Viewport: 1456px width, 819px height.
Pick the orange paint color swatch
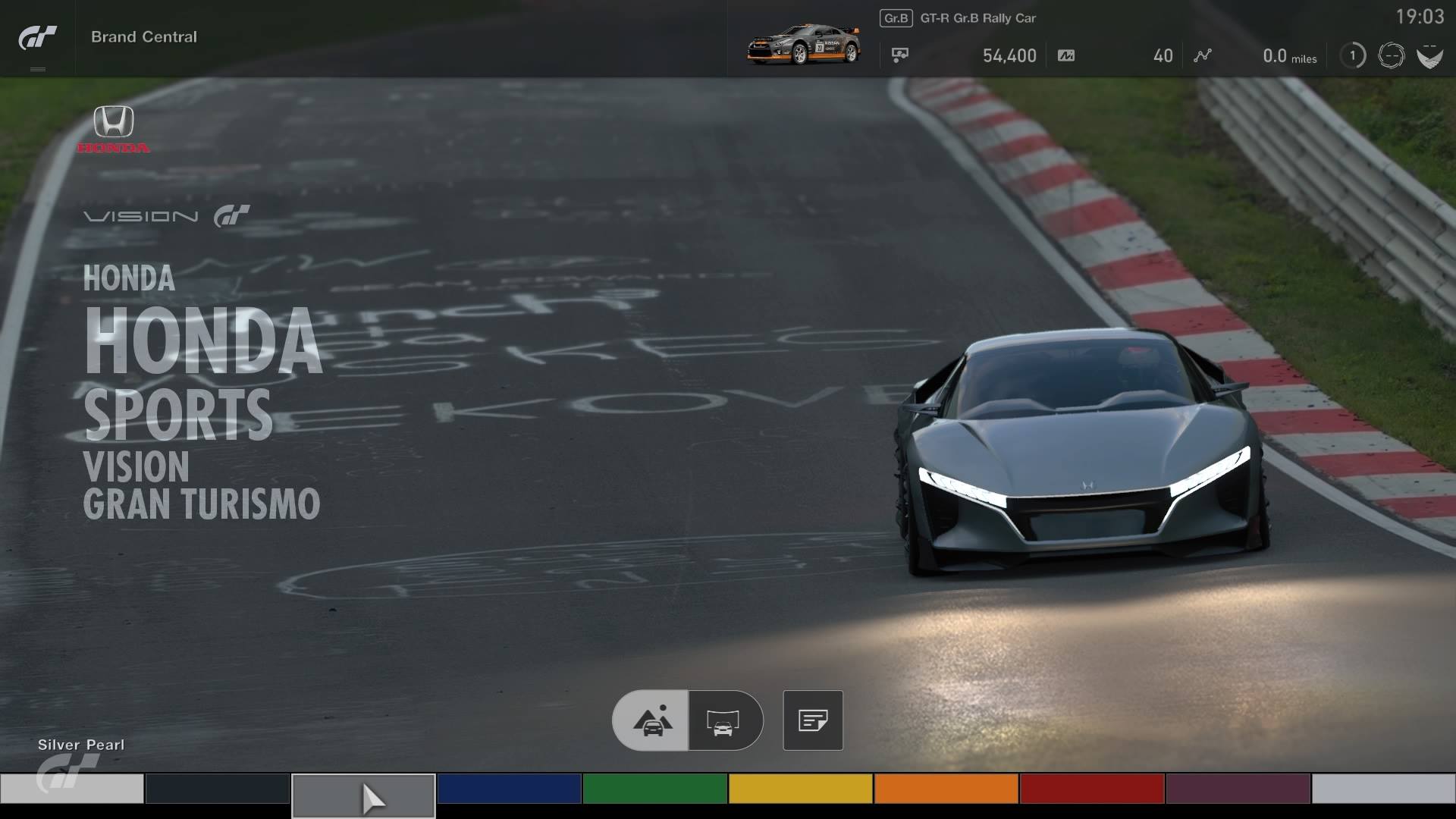(946, 789)
